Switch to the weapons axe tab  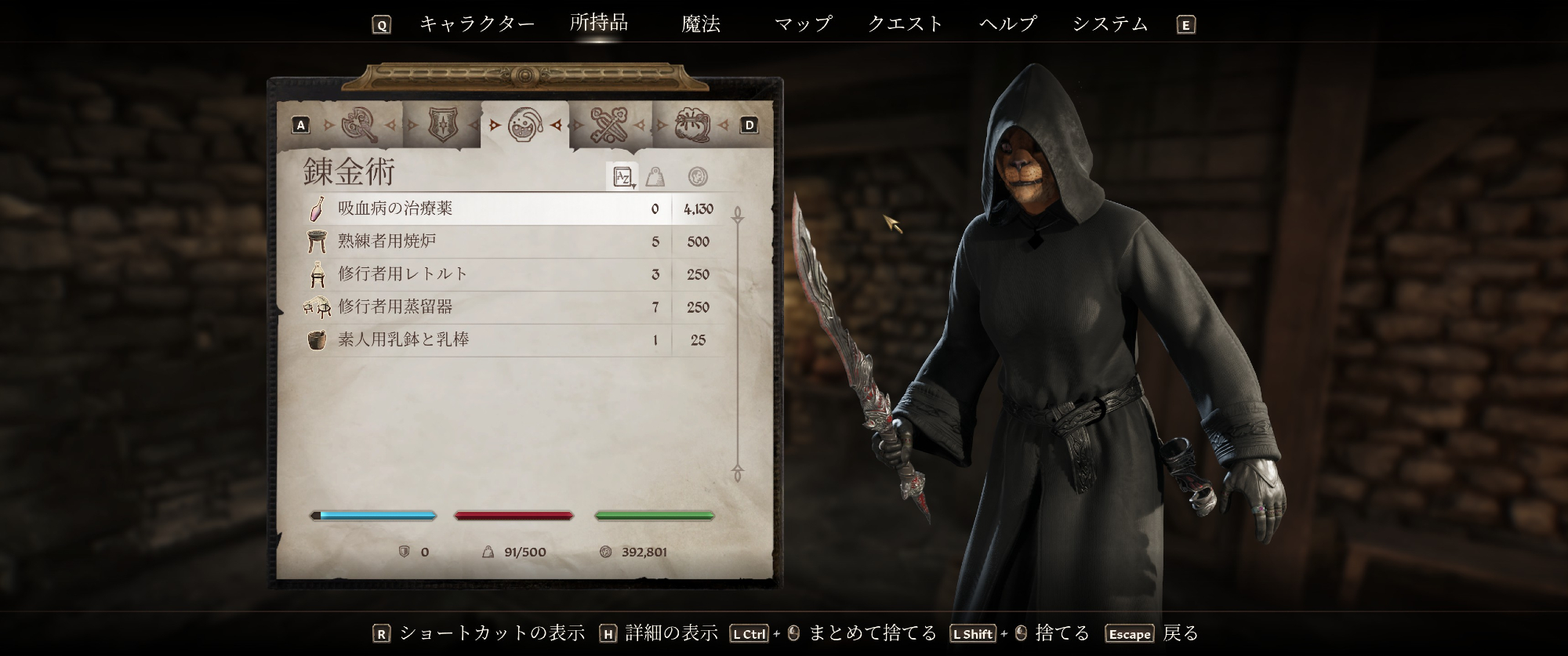pos(359,125)
